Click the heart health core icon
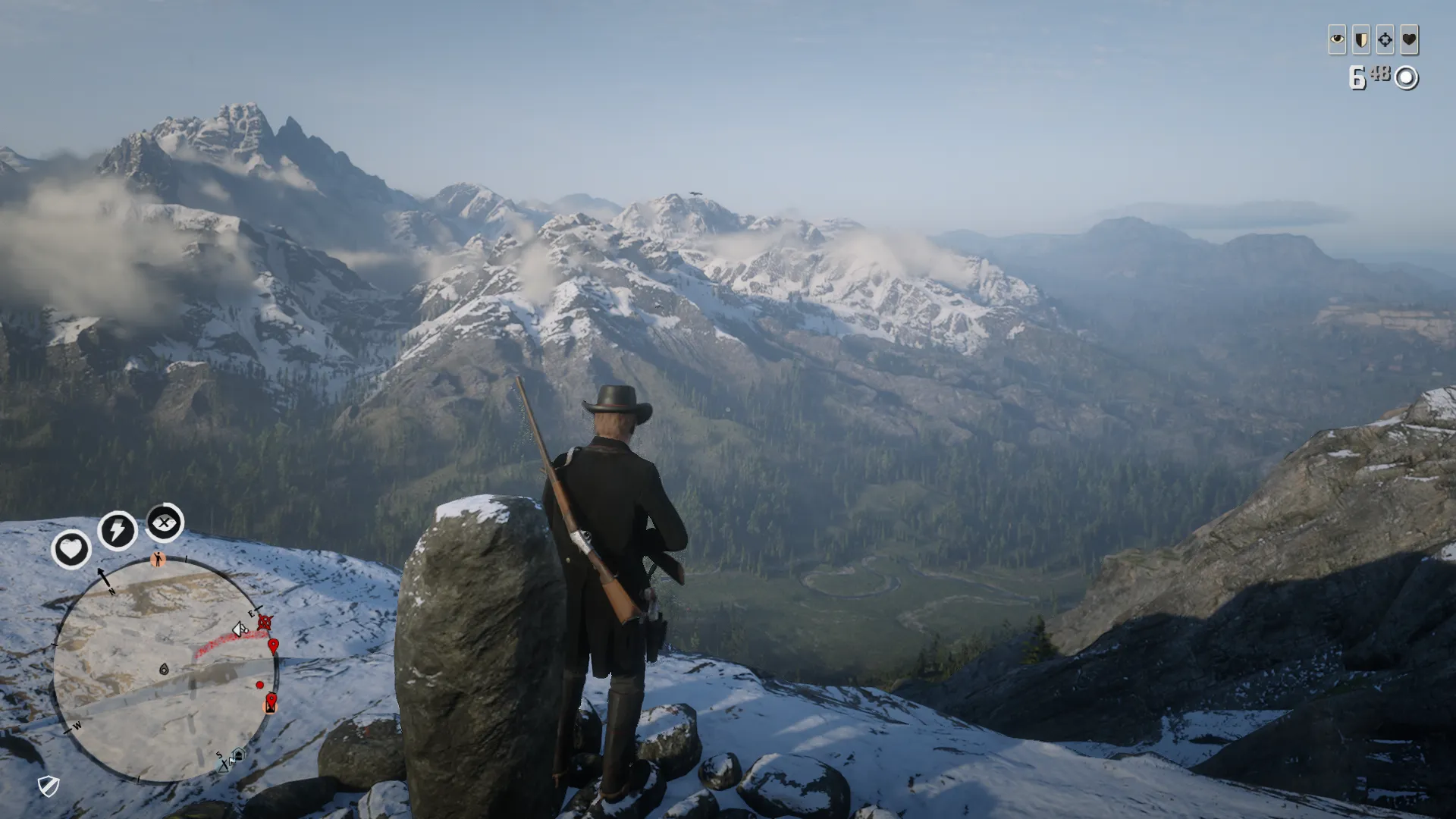 (x=71, y=548)
